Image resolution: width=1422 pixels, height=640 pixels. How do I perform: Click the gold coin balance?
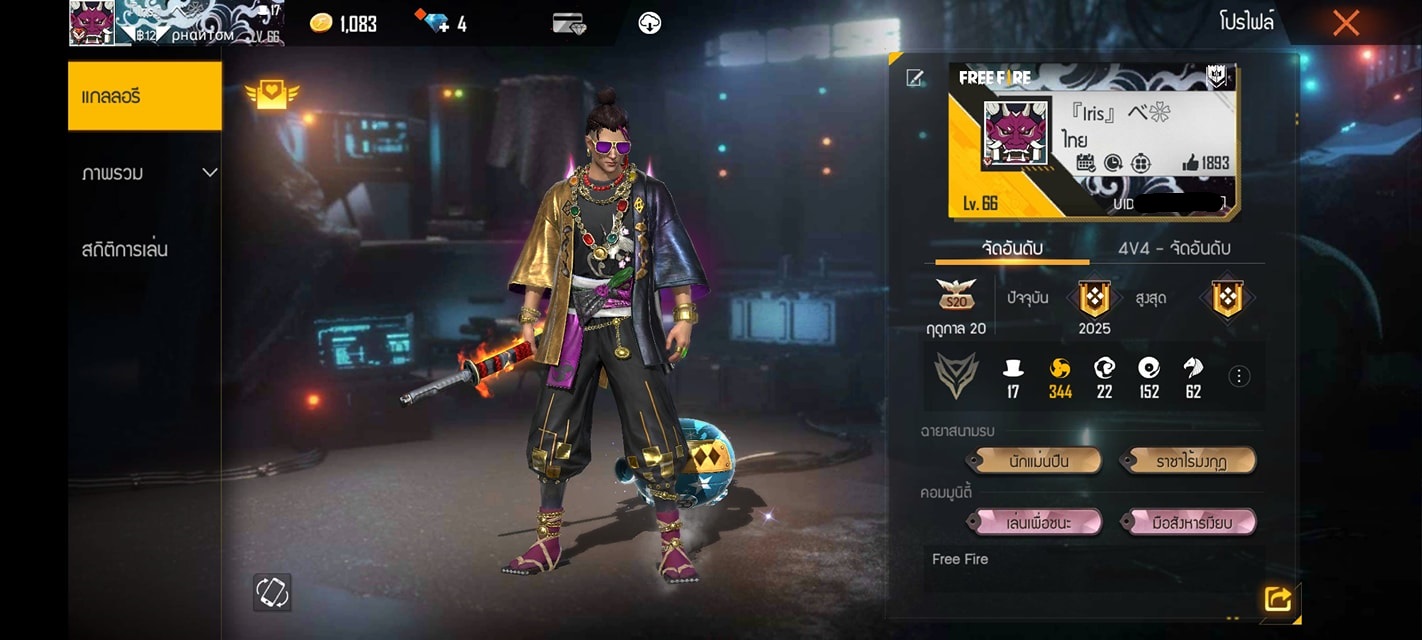pyautogui.click(x=343, y=23)
